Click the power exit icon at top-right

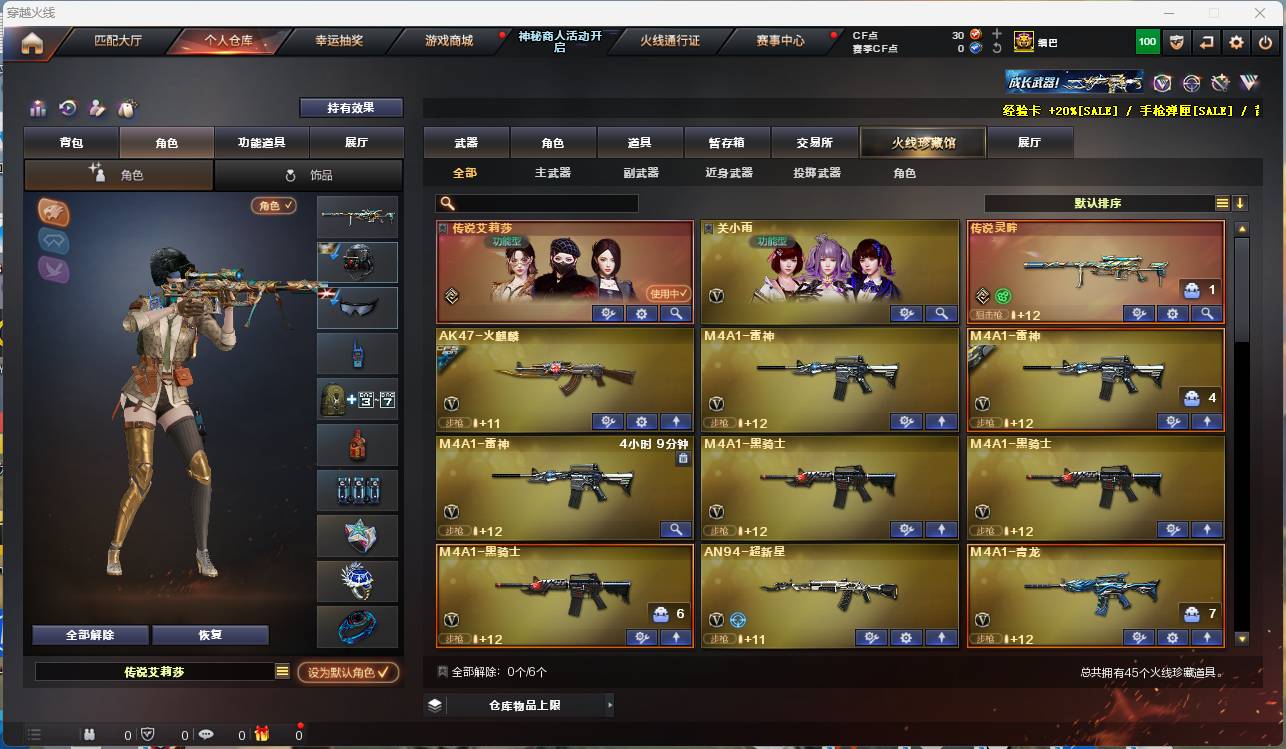[x=1265, y=42]
